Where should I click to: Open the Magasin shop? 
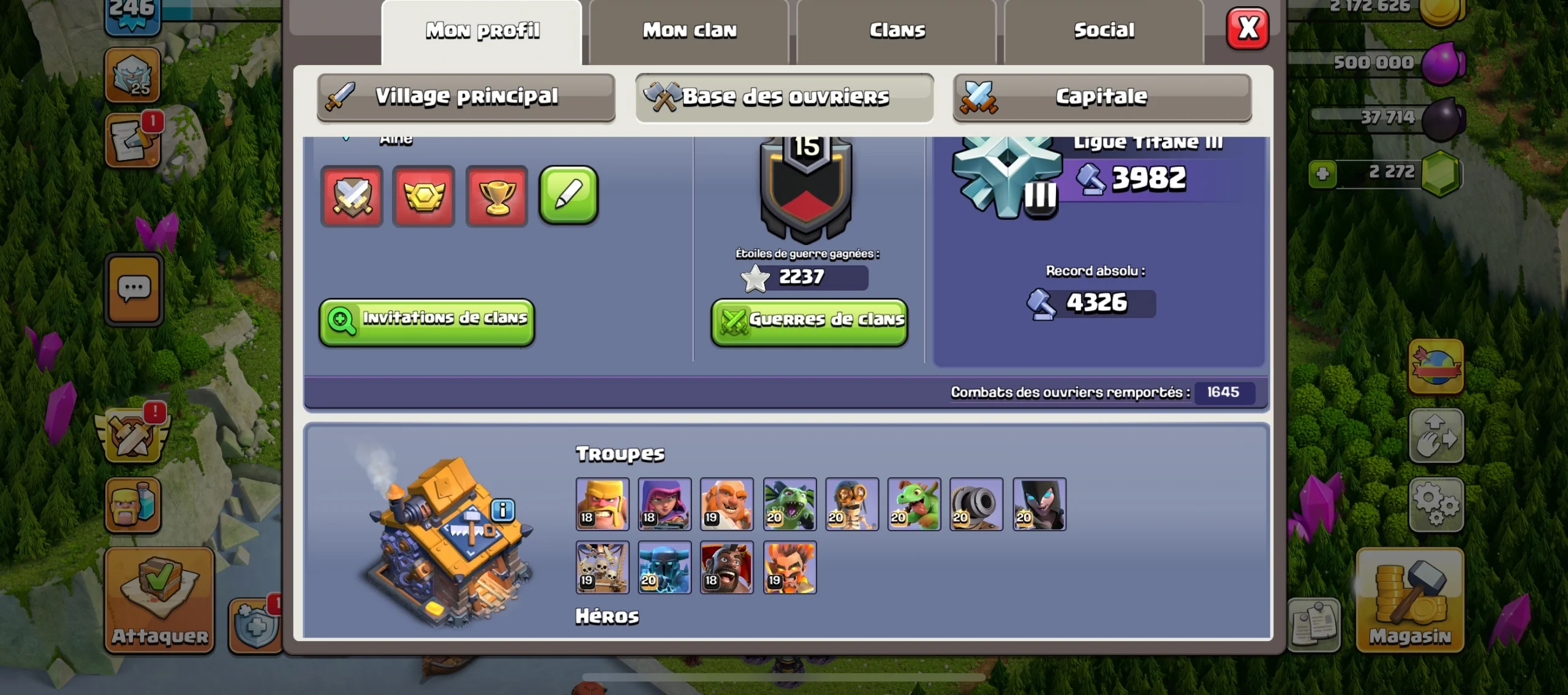point(1410,600)
